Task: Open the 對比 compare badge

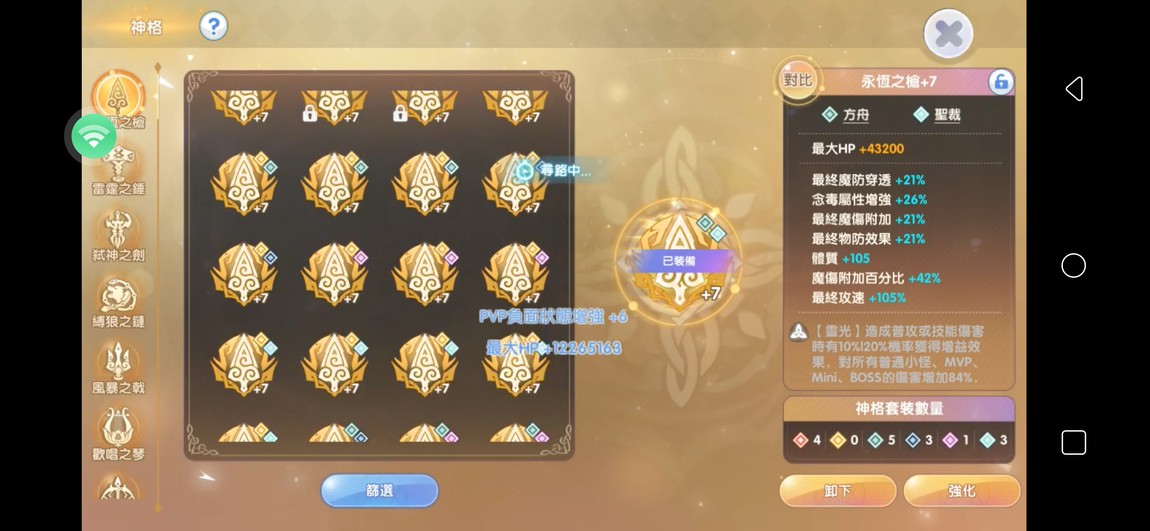Action: coord(798,80)
